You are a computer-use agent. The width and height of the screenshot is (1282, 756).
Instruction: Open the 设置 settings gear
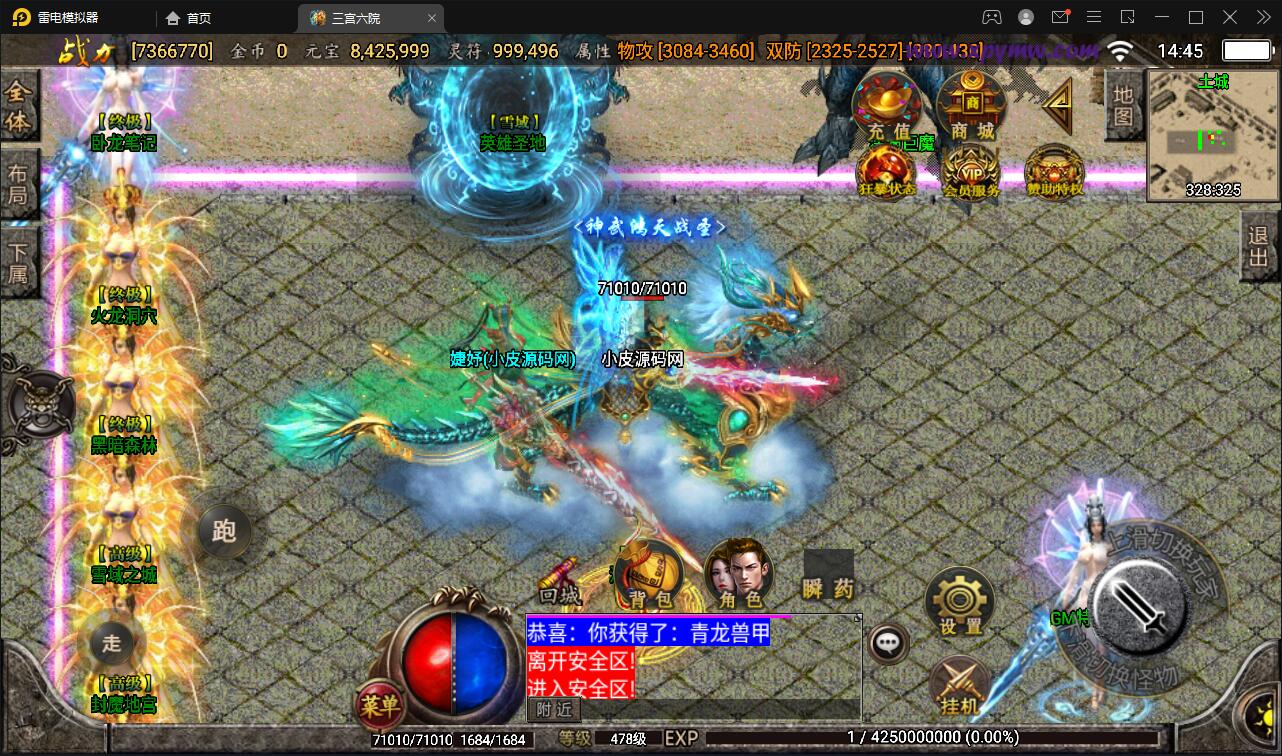coord(960,602)
